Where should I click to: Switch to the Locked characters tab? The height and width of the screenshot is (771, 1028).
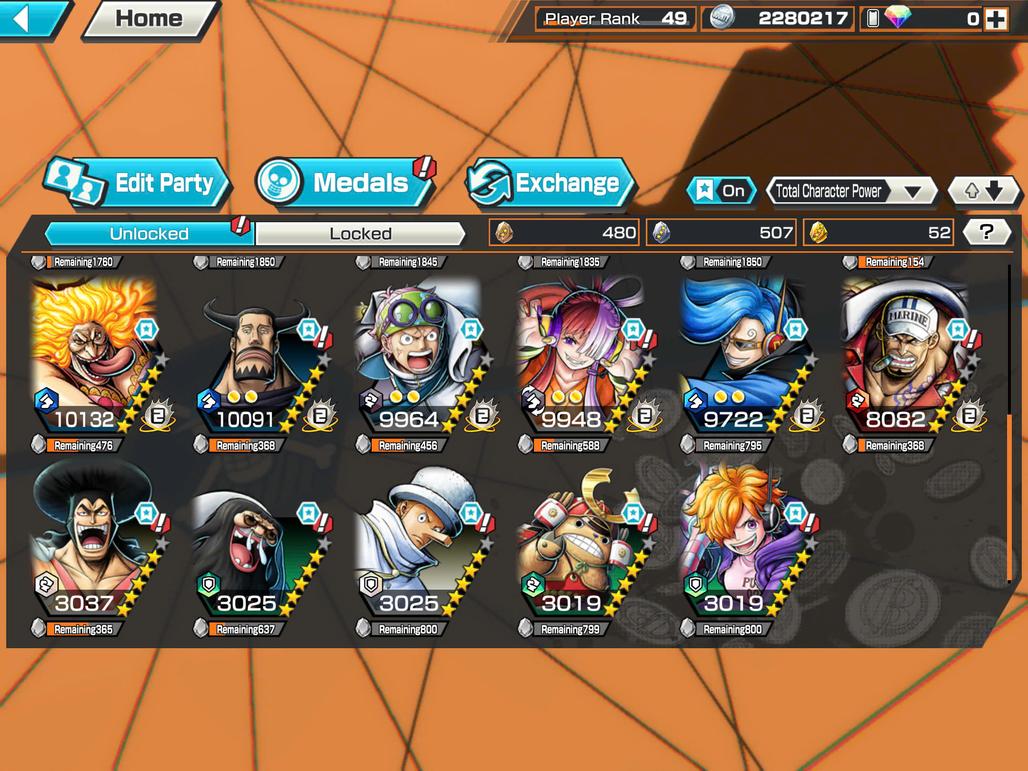(x=360, y=233)
